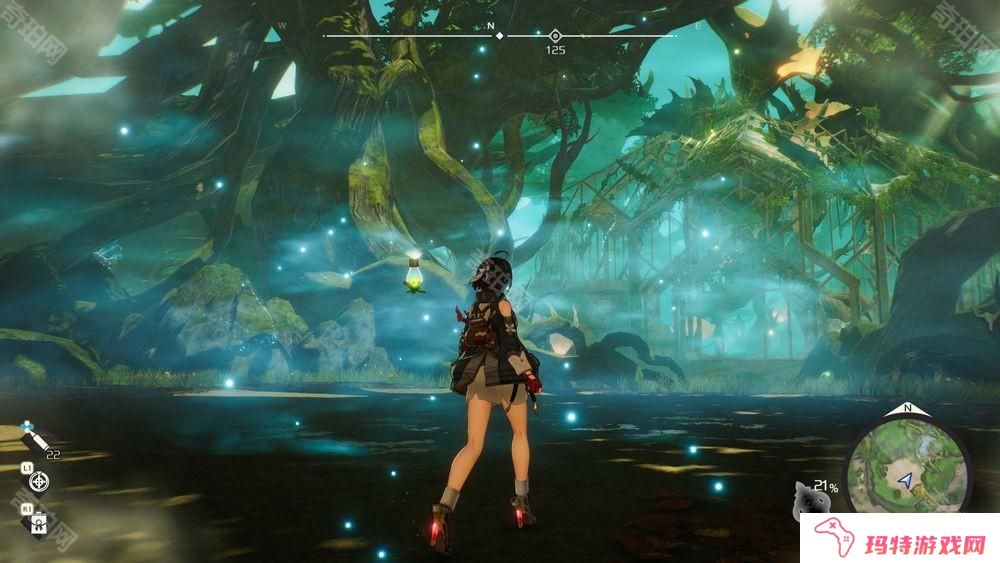Click the objective marker on the compass
The height and width of the screenshot is (563, 1000).
[x=555, y=36]
